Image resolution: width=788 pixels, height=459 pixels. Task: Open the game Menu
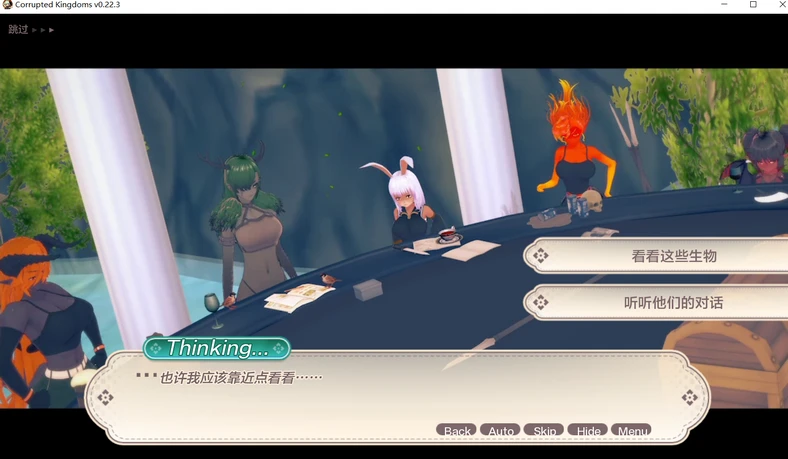coord(632,431)
